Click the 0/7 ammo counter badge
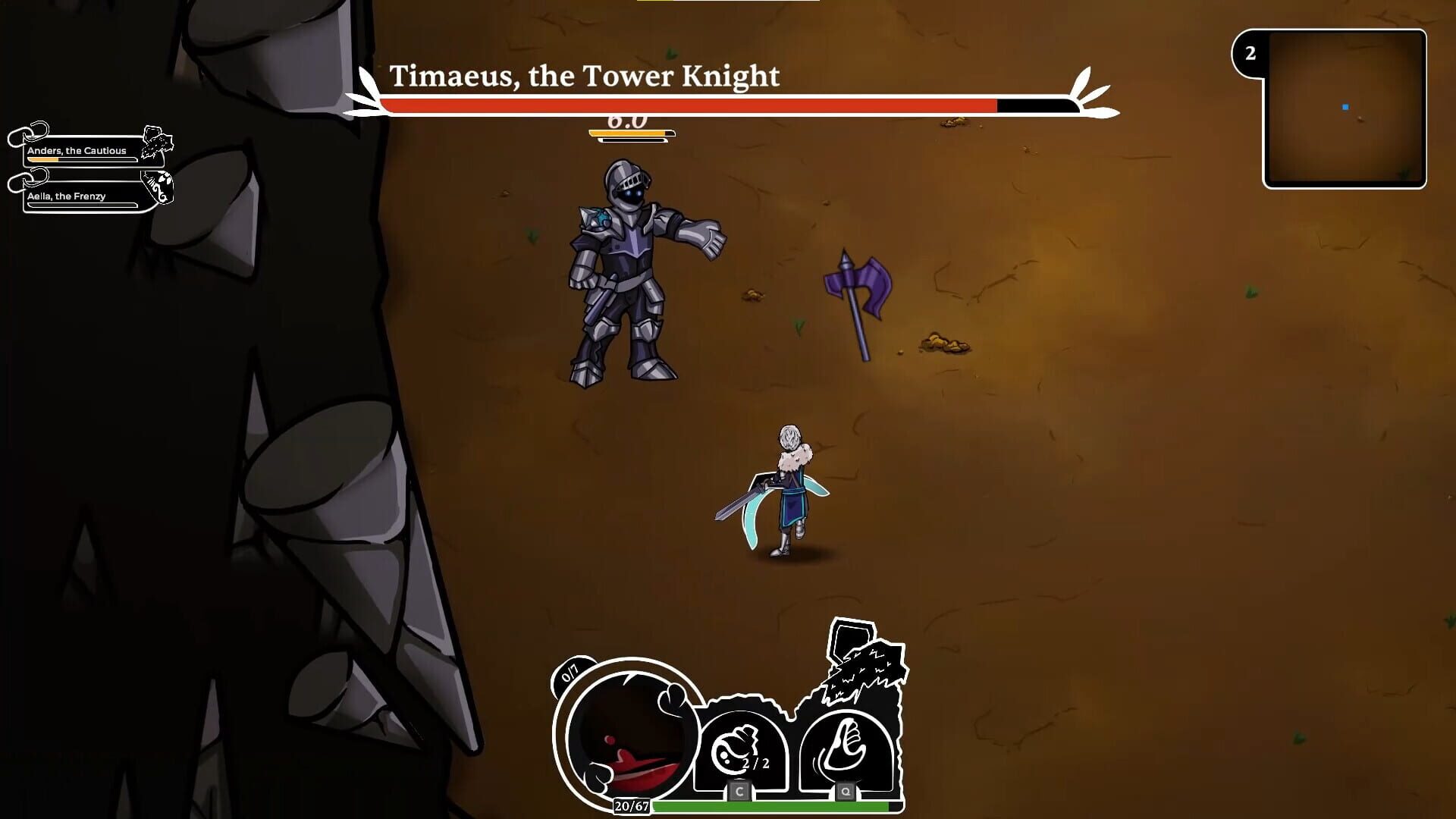The width and height of the screenshot is (1456, 819). tap(569, 677)
